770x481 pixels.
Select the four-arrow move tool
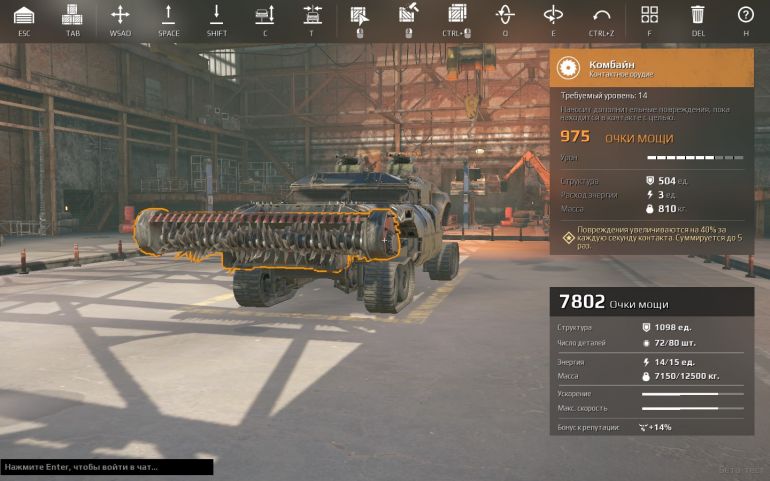(x=120, y=15)
